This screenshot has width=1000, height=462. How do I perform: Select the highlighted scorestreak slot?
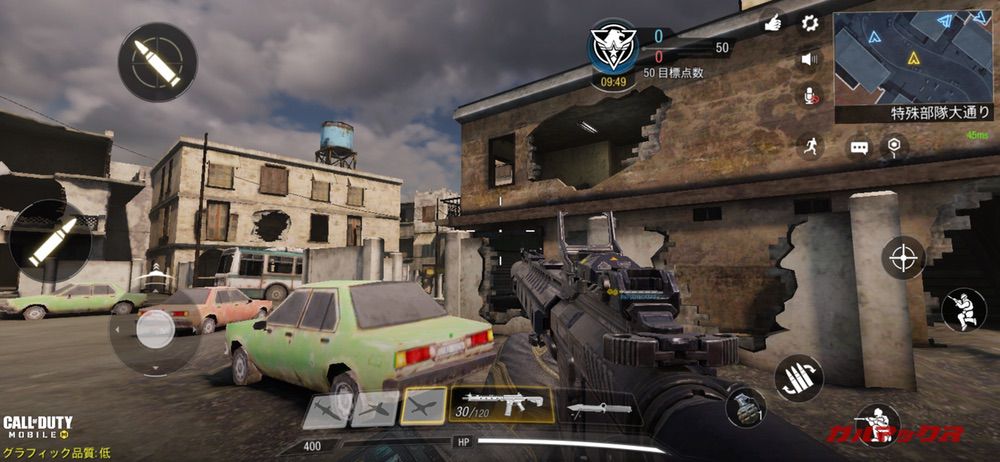point(423,406)
